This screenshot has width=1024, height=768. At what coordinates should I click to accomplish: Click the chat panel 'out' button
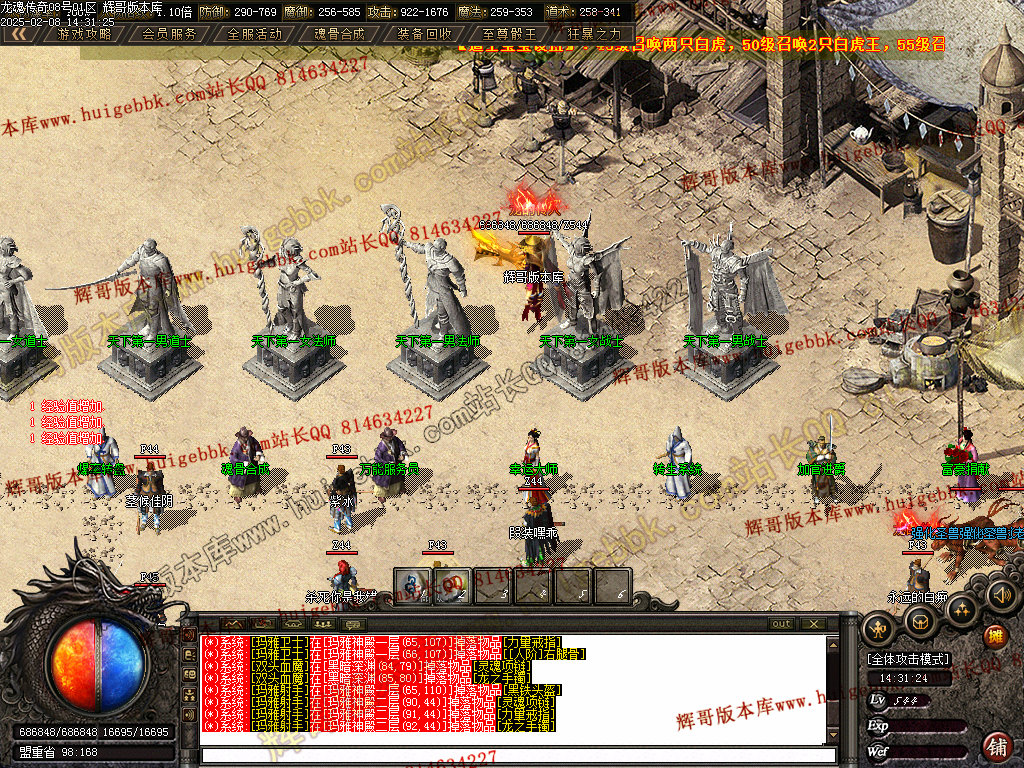point(782,623)
